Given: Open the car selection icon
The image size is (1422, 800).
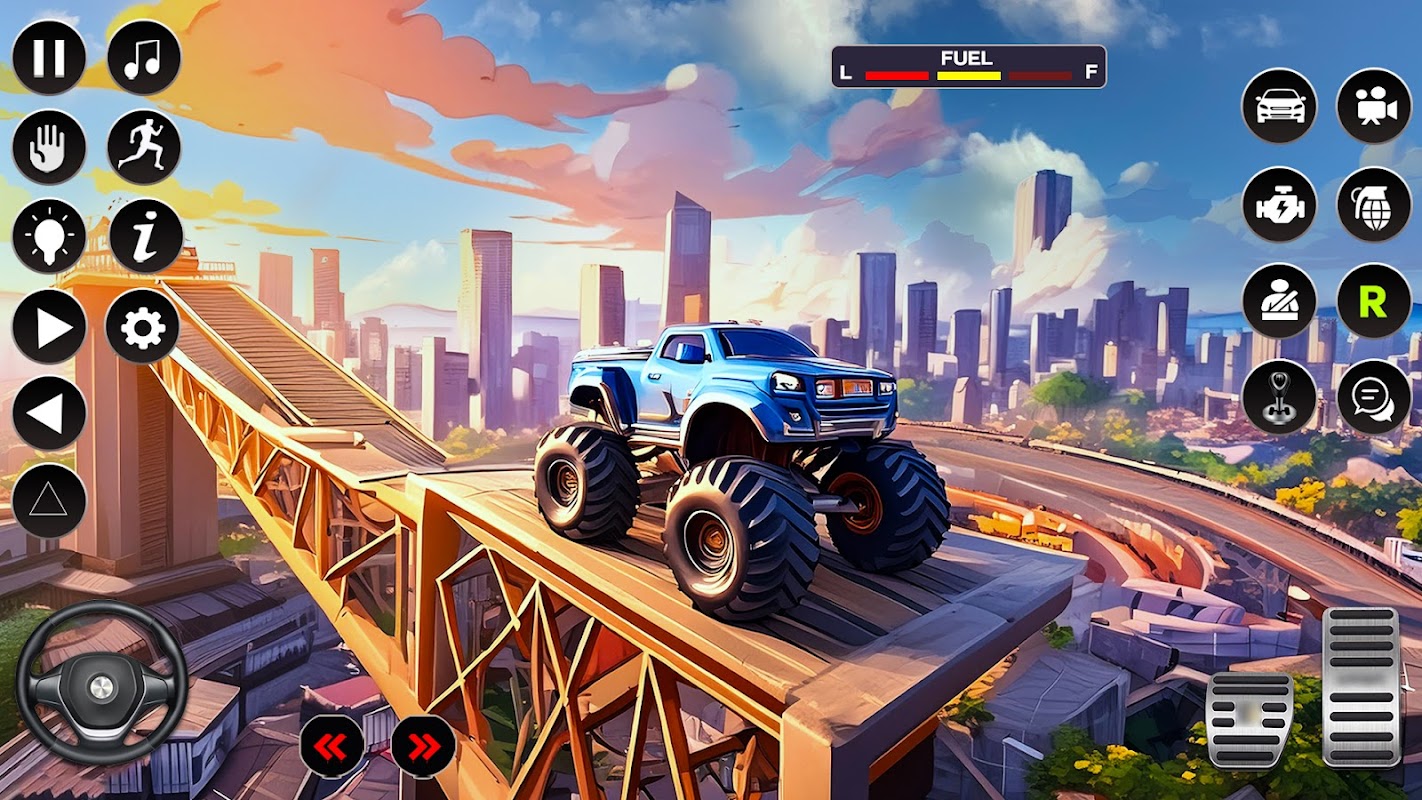Looking at the screenshot, I should pyautogui.click(x=1279, y=106).
